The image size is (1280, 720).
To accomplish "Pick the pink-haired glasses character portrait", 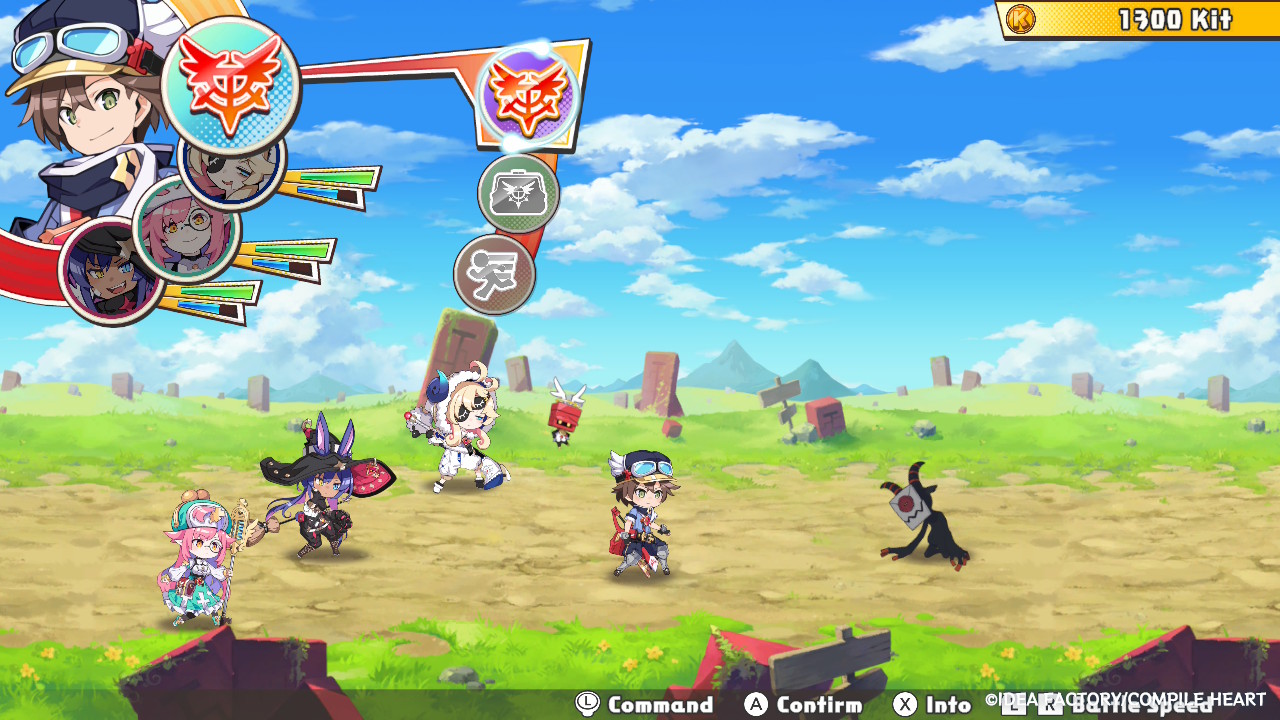I will pyautogui.click(x=185, y=230).
